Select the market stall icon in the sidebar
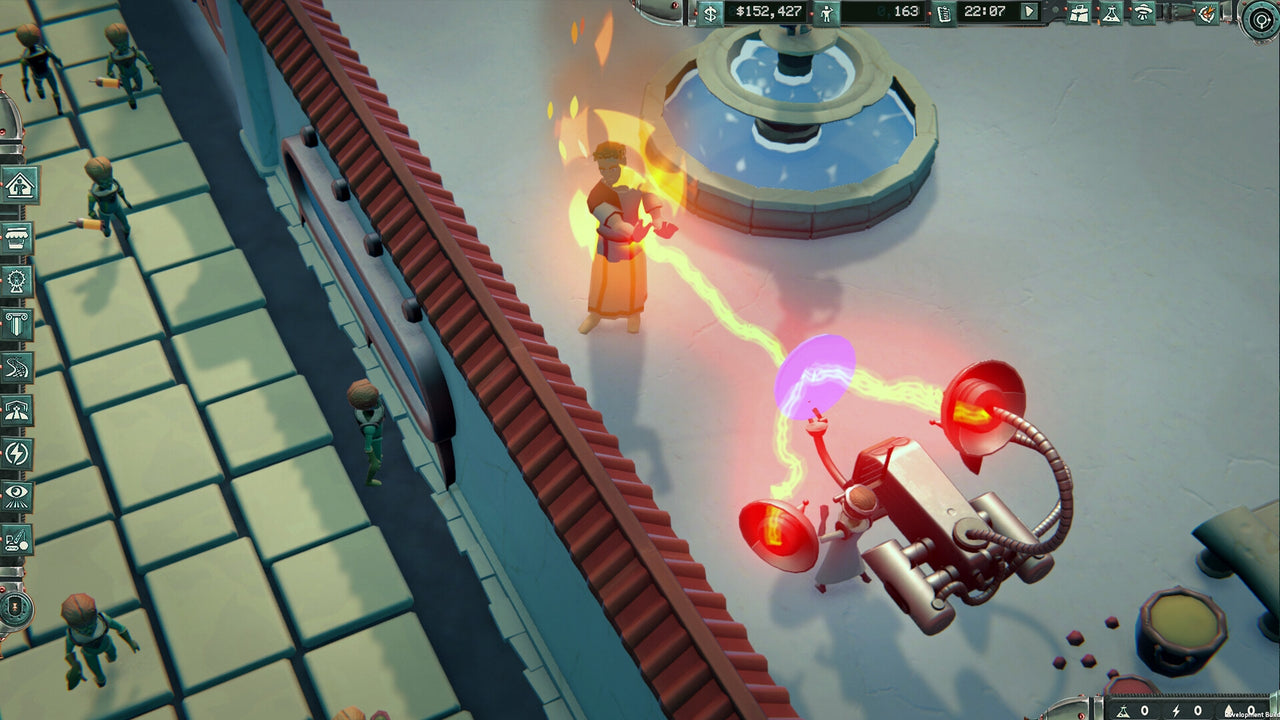1280x720 pixels. click(x=16, y=236)
